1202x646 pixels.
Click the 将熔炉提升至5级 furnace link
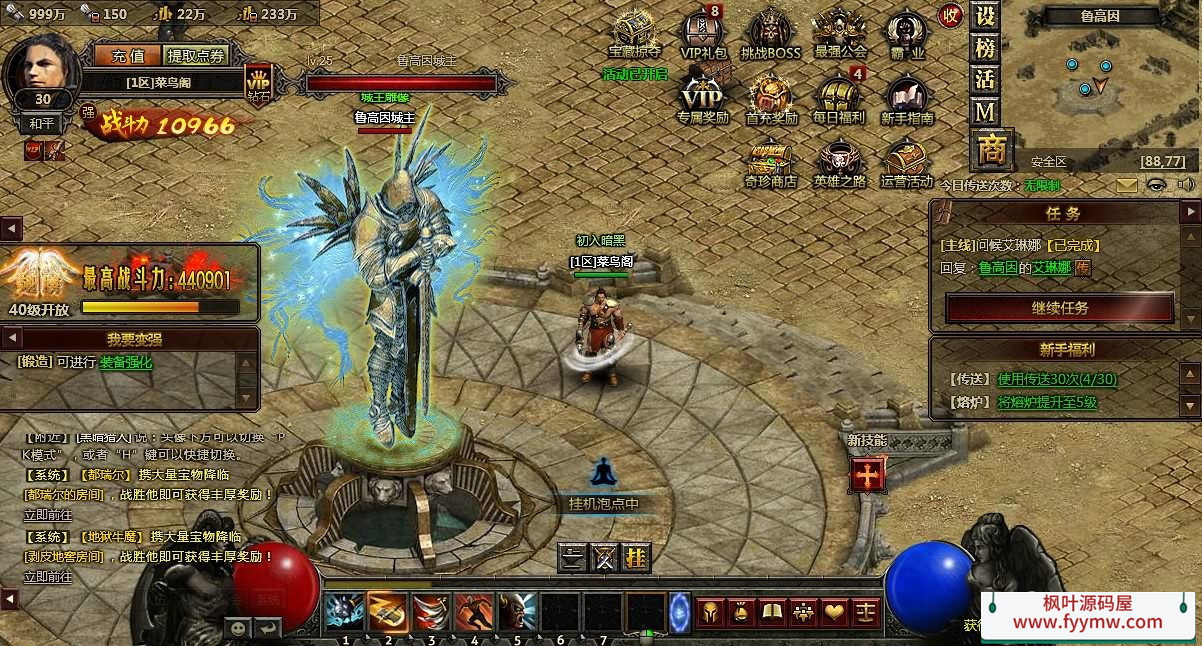1047,402
